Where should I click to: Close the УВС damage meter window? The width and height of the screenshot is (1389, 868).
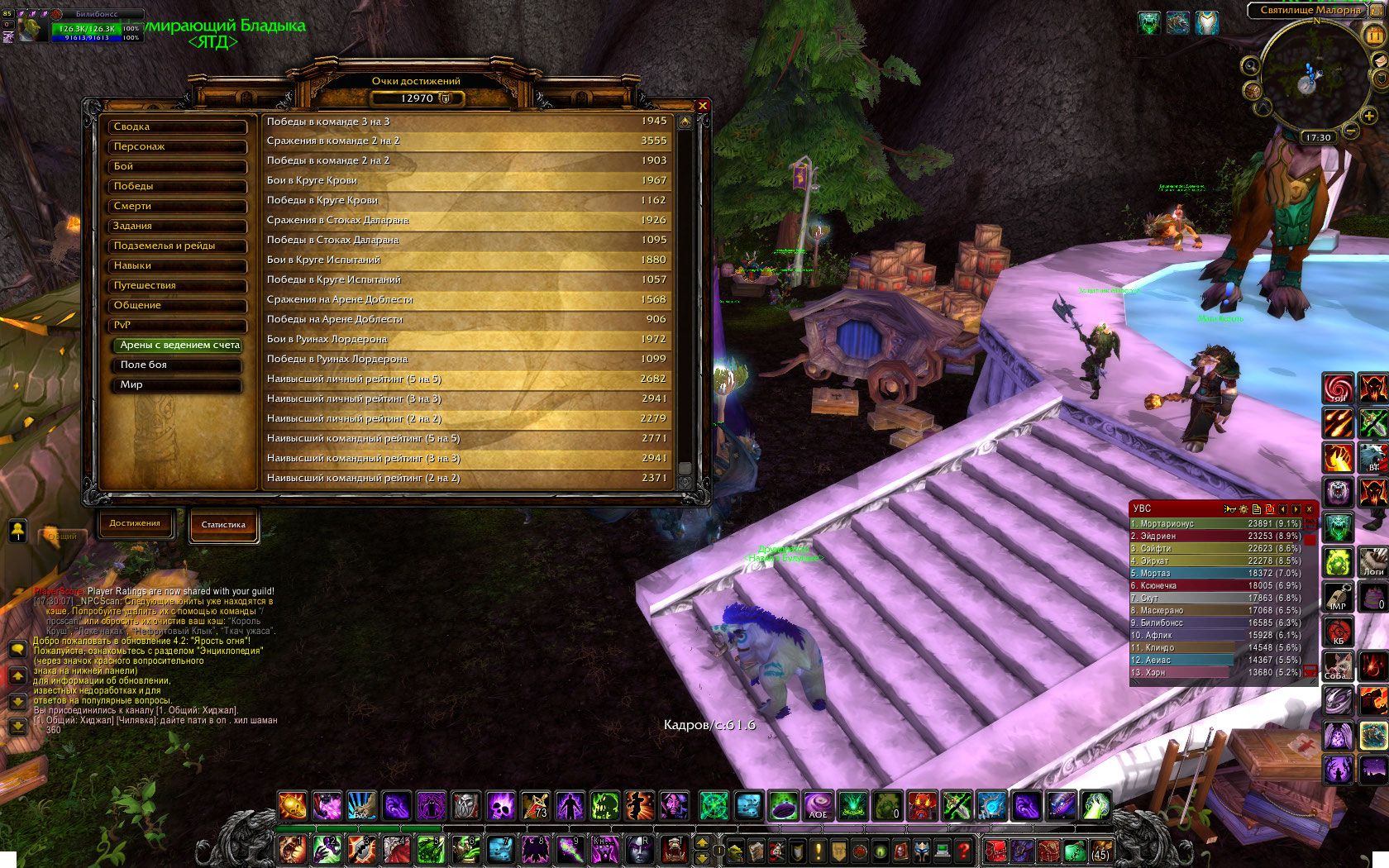(1309, 509)
